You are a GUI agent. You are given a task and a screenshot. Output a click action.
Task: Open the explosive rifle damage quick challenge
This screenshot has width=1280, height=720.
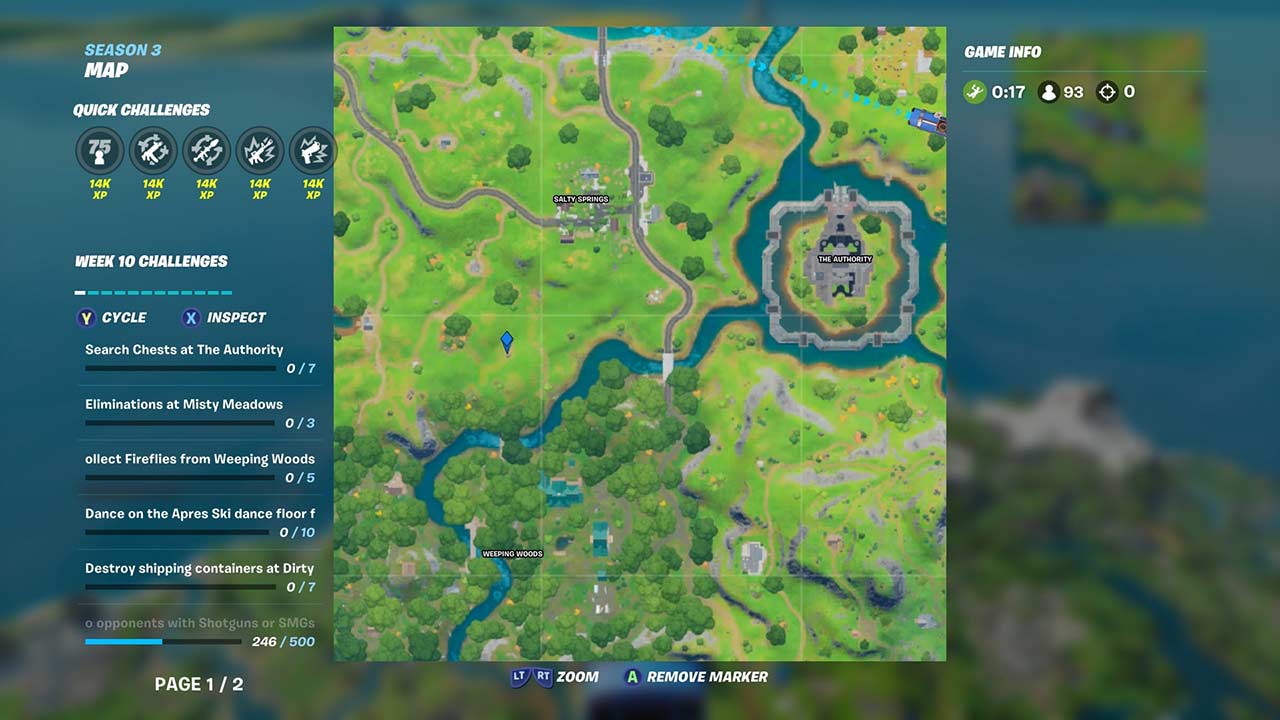(x=259, y=150)
